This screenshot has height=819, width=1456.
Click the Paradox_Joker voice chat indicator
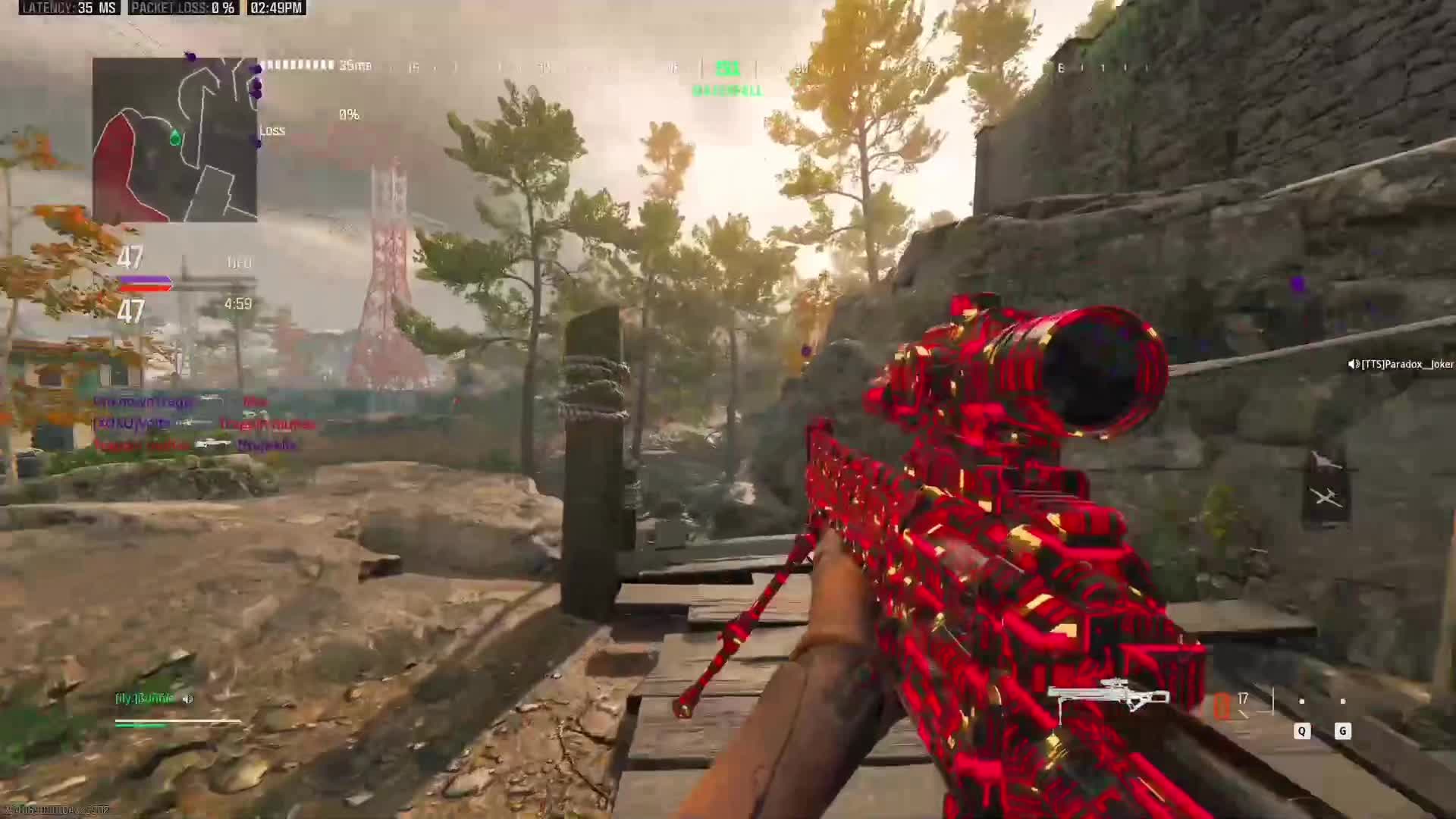1400,365
